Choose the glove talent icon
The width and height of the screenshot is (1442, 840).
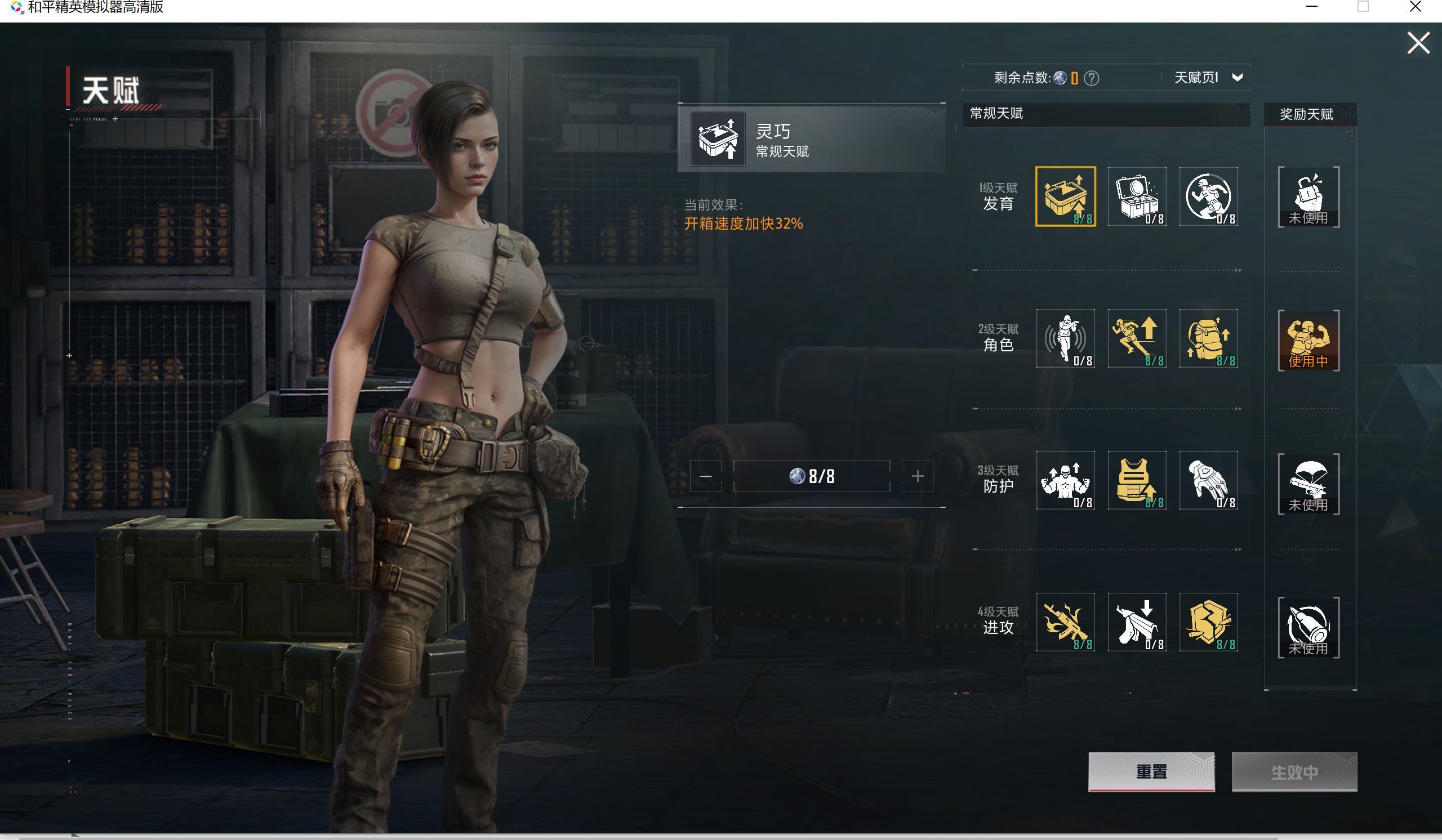[x=1208, y=480]
